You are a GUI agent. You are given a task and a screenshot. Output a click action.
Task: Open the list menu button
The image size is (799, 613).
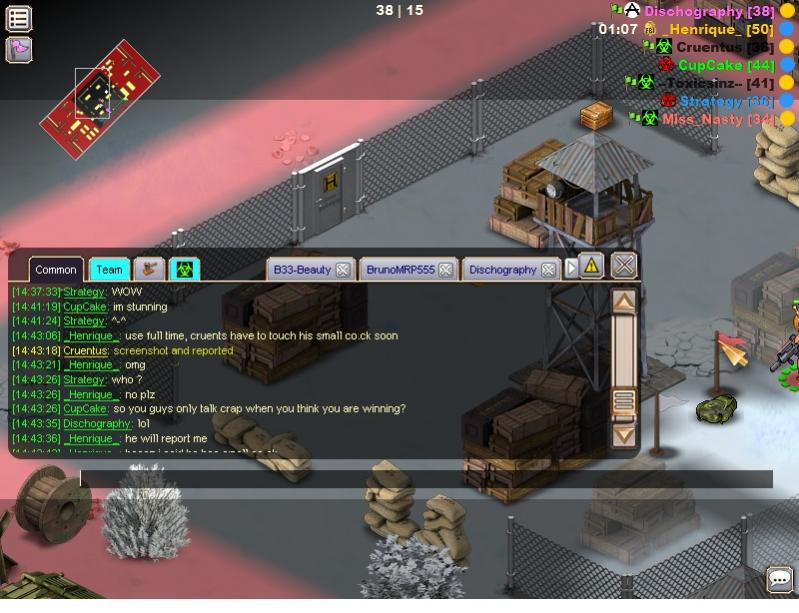tap(19, 18)
